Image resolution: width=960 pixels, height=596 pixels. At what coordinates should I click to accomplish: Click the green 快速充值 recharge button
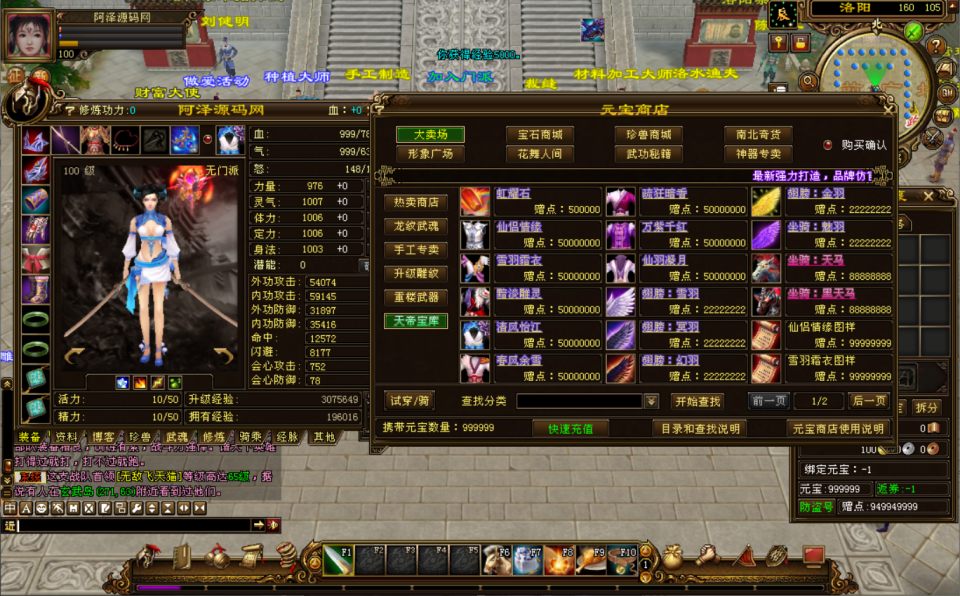click(x=571, y=428)
